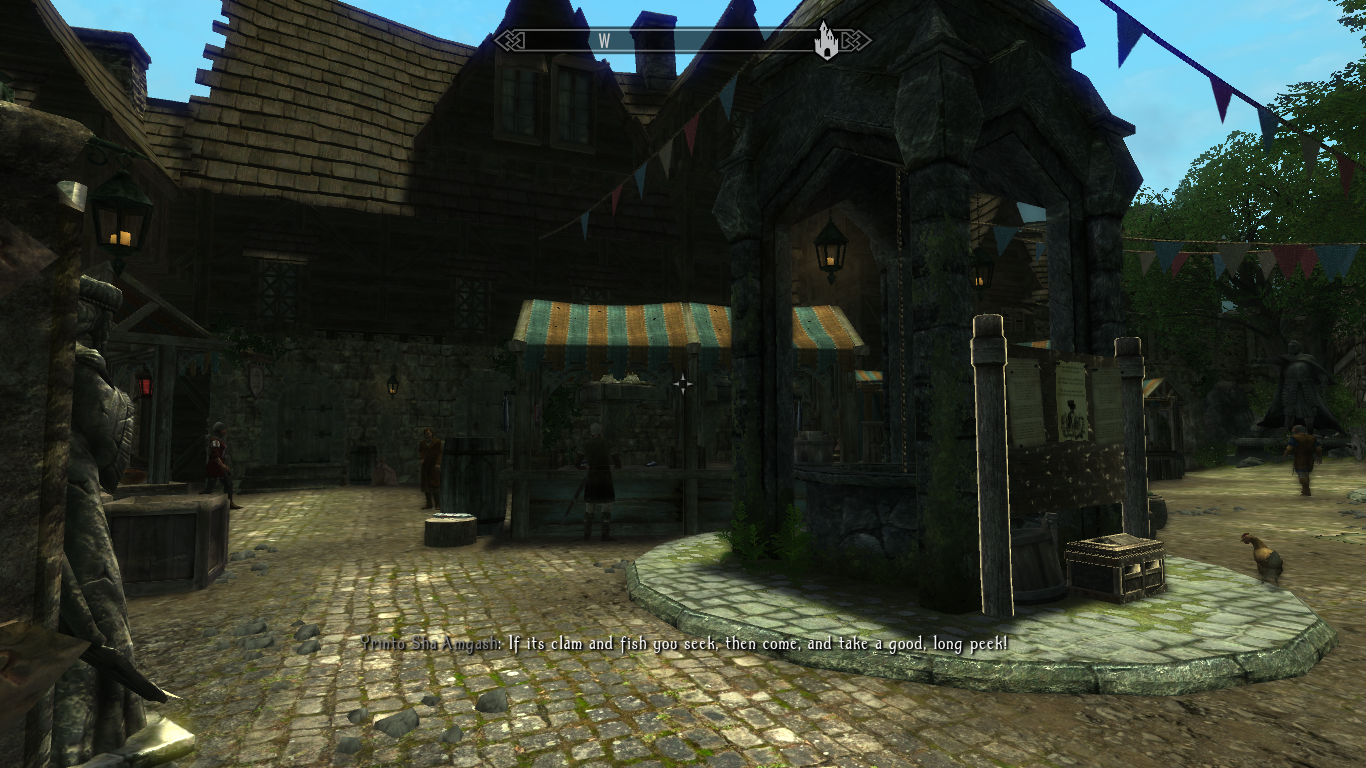Select the compass bar's West heading
Image resolution: width=1366 pixels, height=768 pixels.
point(604,41)
